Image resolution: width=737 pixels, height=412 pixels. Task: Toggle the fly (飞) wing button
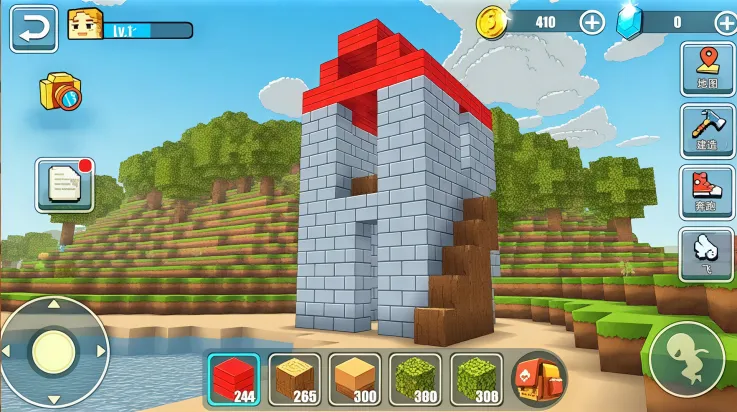coord(707,250)
